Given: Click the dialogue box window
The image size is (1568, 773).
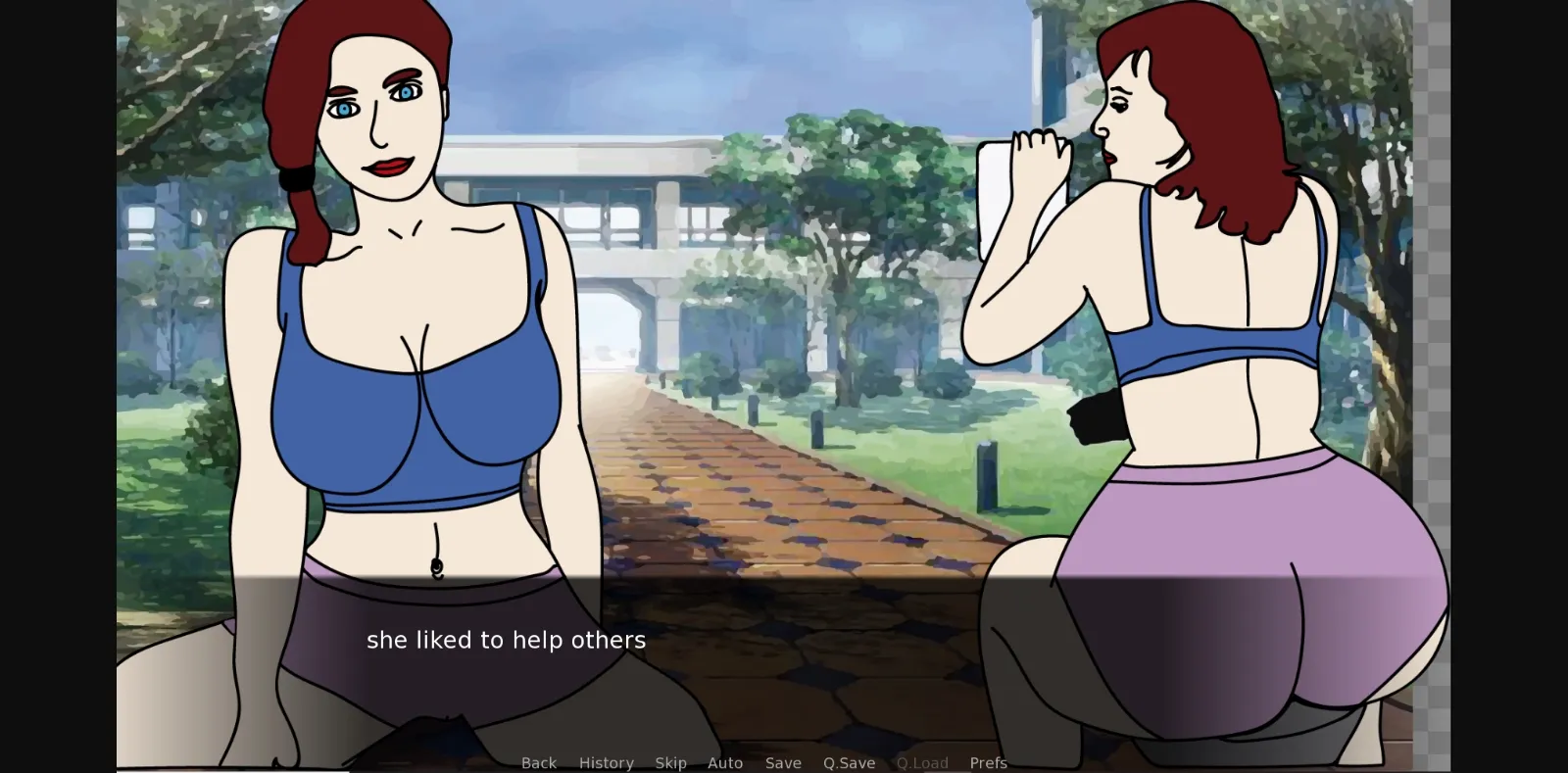Looking at the screenshot, I should coord(784,647).
